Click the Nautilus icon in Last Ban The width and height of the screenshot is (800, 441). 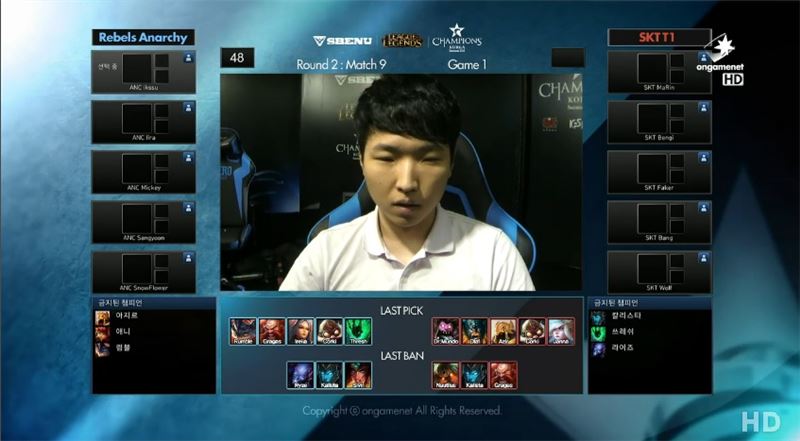click(445, 374)
